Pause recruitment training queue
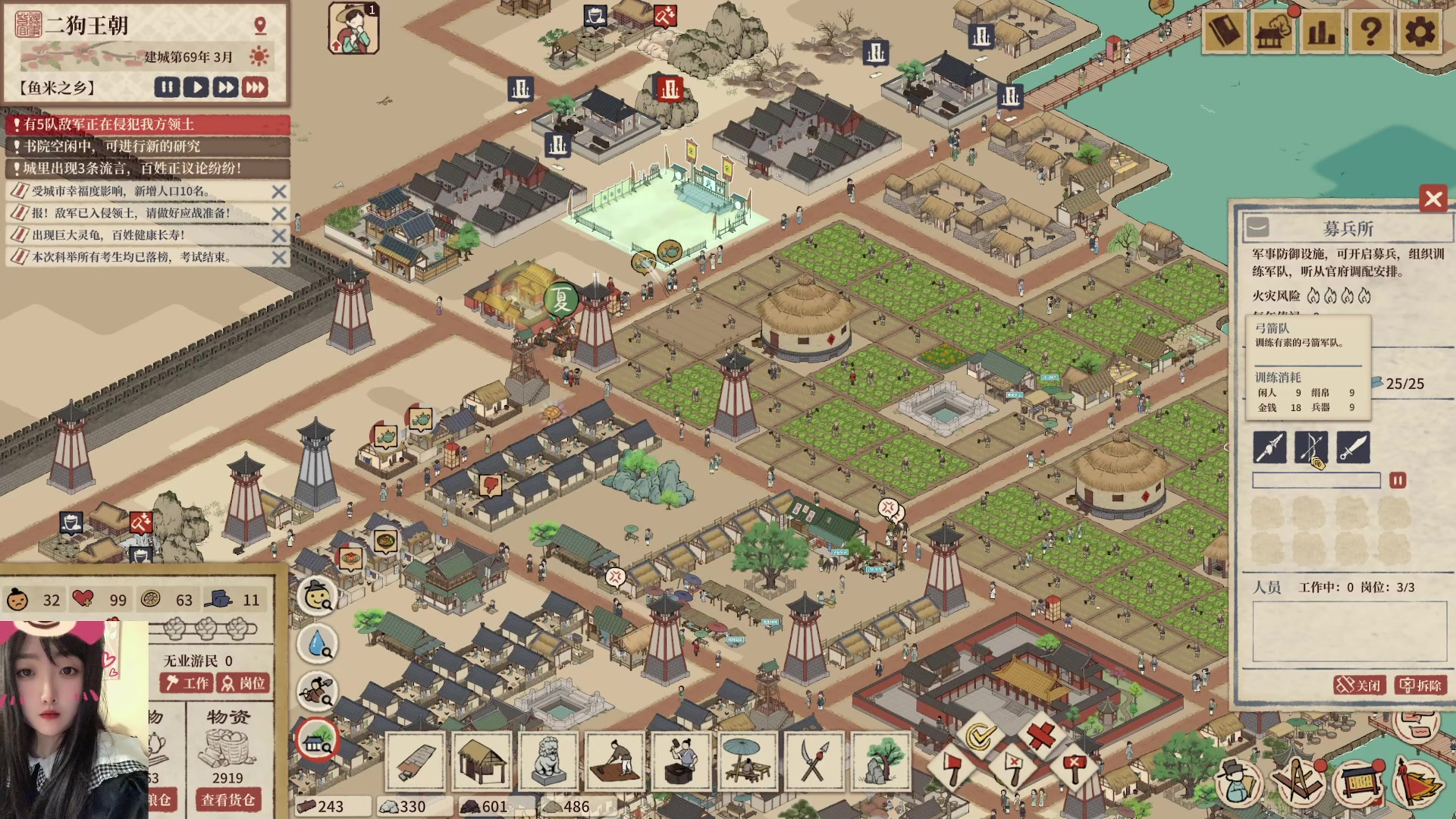This screenshot has width=1456, height=819. [x=1397, y=481]
